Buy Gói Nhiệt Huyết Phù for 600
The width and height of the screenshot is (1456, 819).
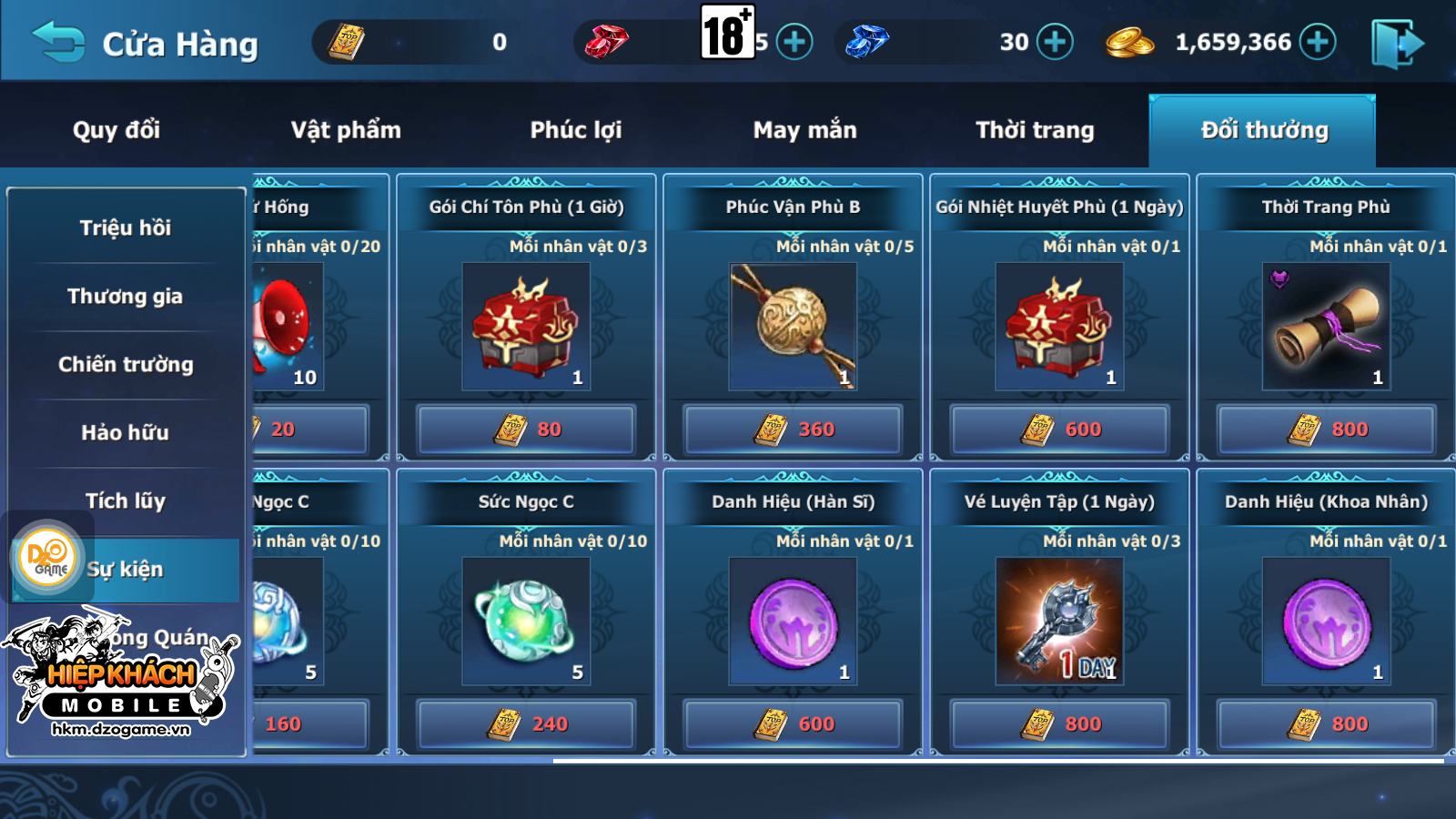(x=1059, y=430)
